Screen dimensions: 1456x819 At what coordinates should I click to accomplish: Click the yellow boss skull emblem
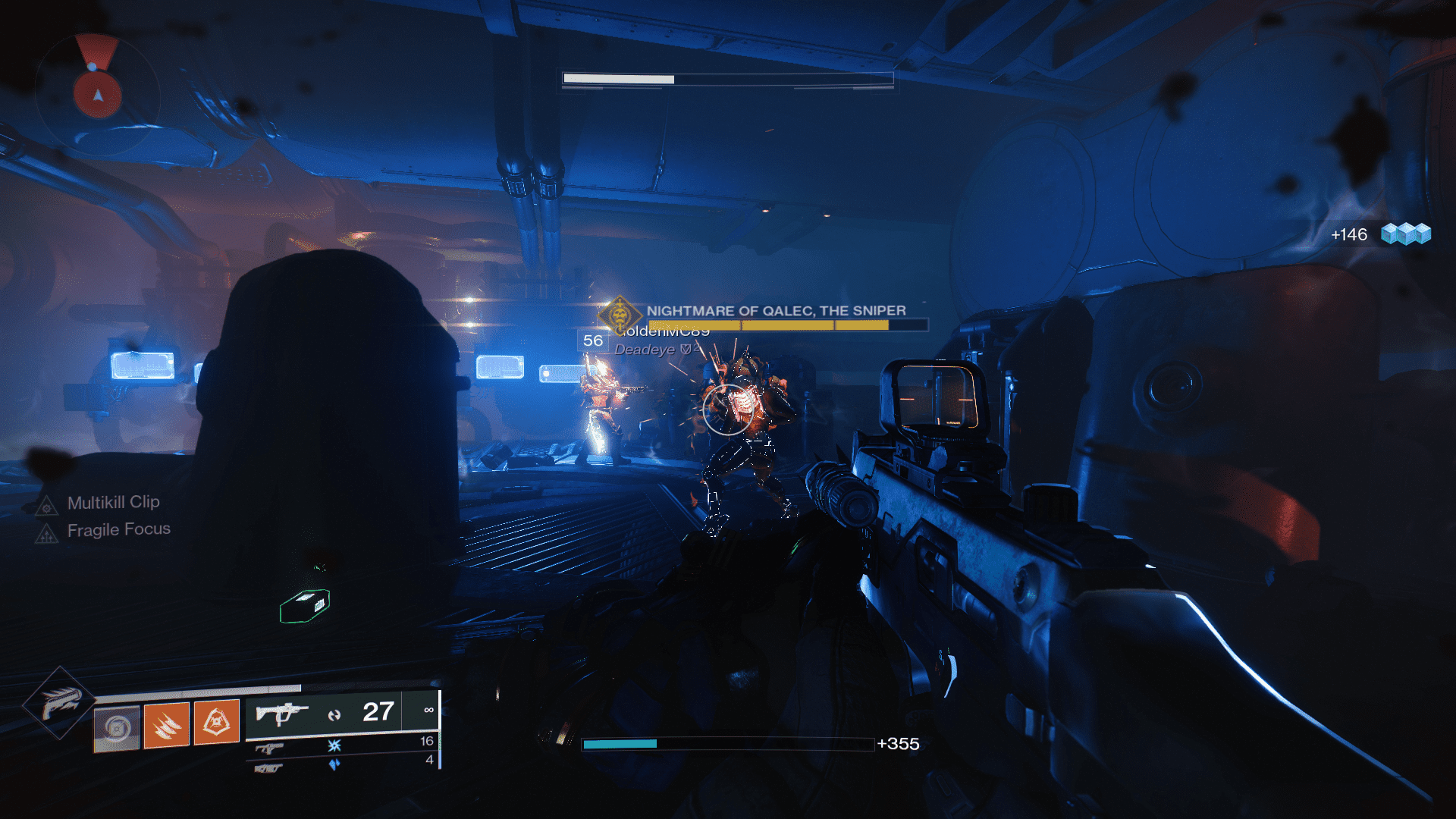click(620, 315)
